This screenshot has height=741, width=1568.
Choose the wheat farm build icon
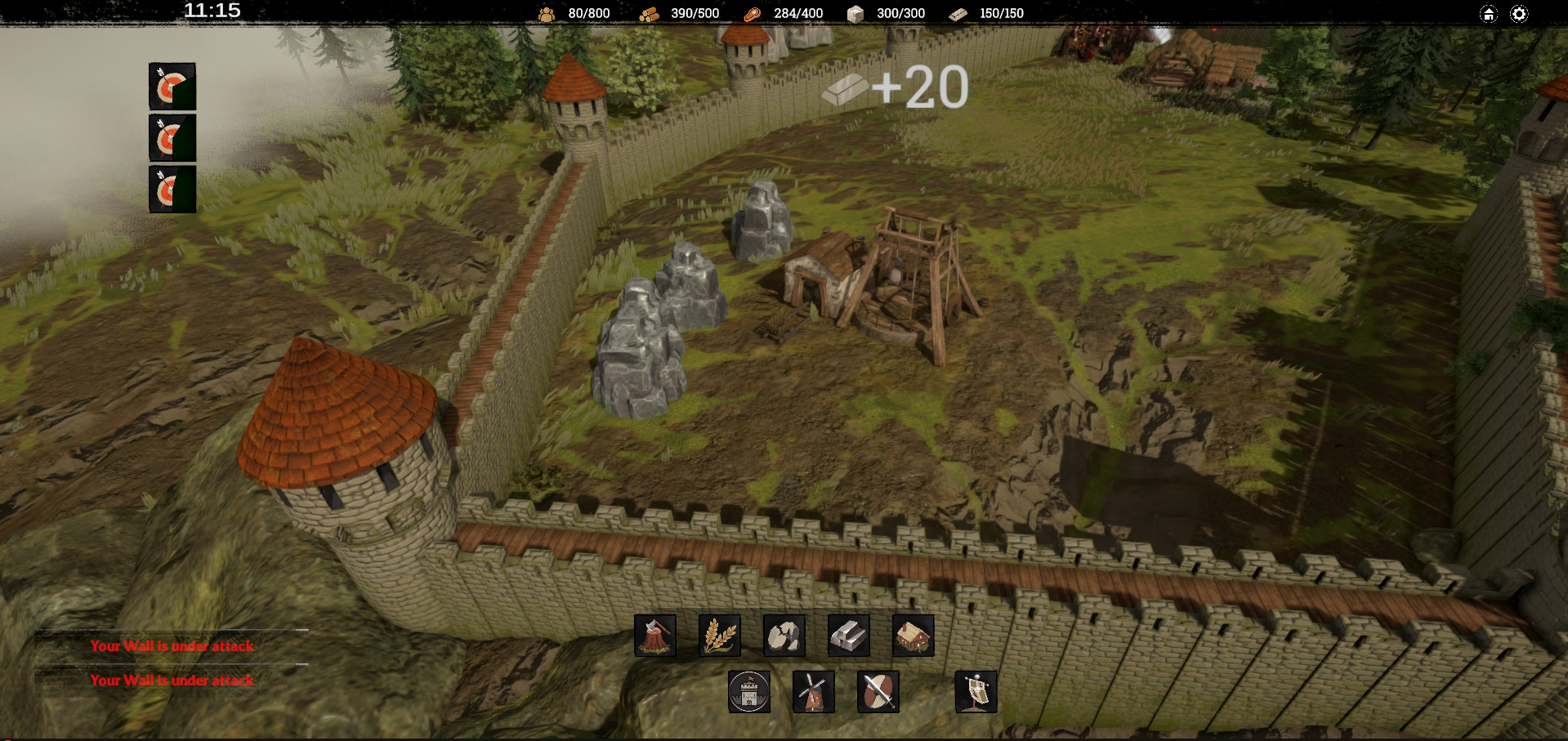720,636
